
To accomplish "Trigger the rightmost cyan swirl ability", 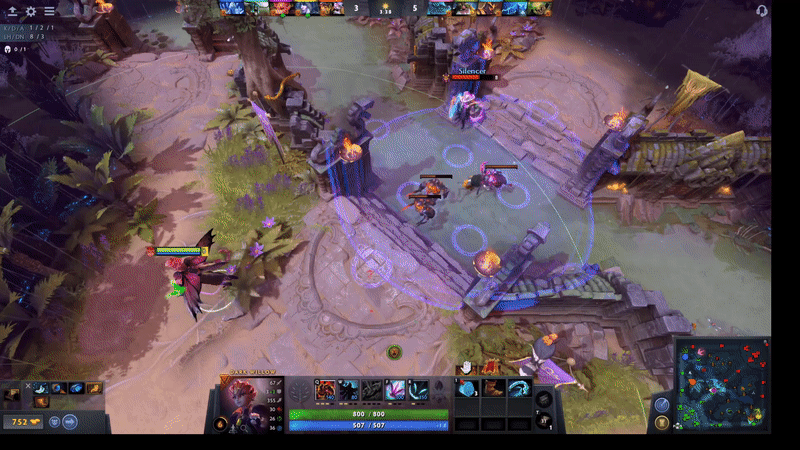I will 418,390.
